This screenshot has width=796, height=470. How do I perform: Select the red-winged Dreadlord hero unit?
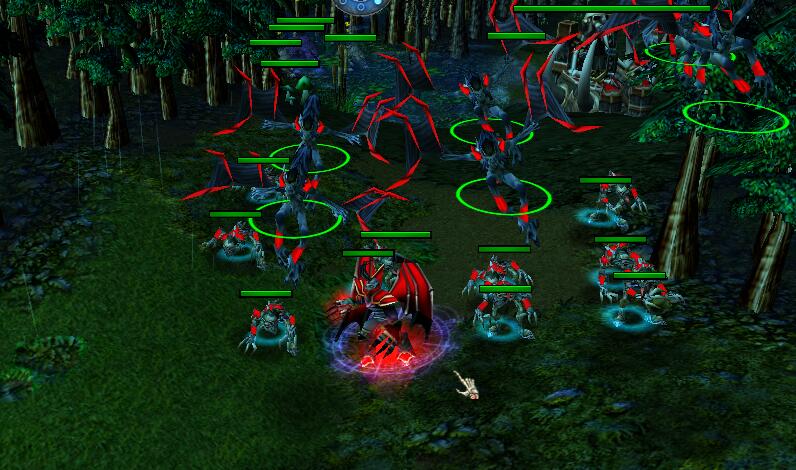[384, 312]
